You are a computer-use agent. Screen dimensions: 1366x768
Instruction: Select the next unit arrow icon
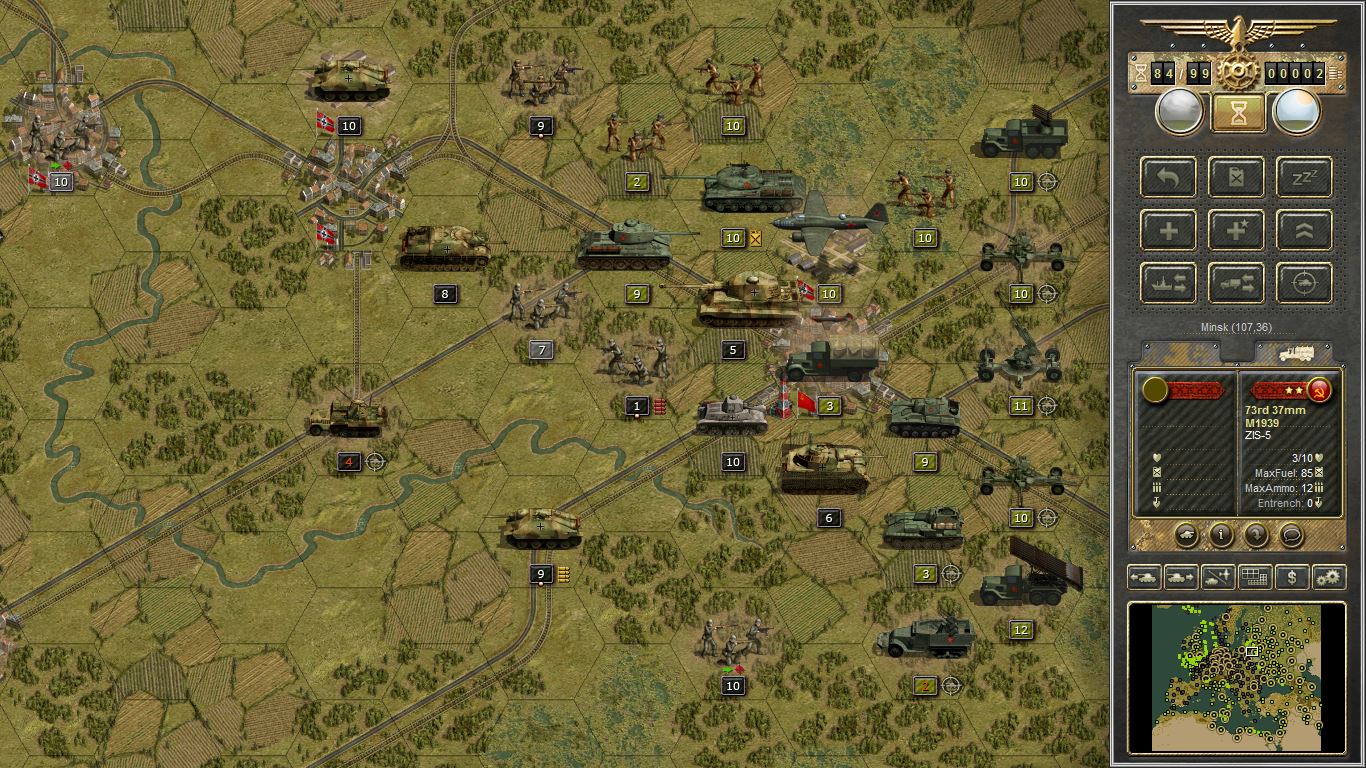(1181, 577)
